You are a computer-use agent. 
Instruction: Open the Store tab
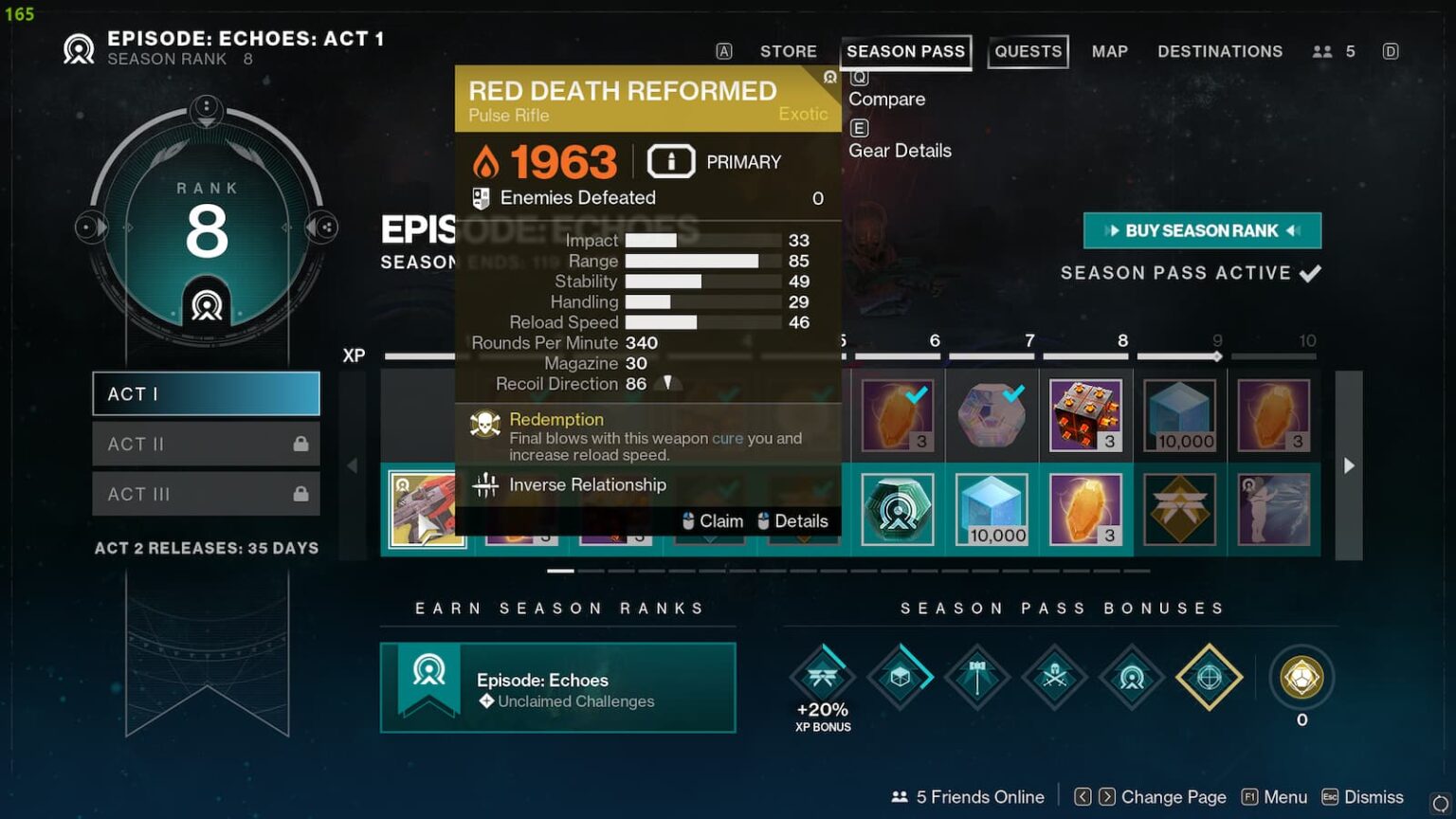[x=788, y=51]
